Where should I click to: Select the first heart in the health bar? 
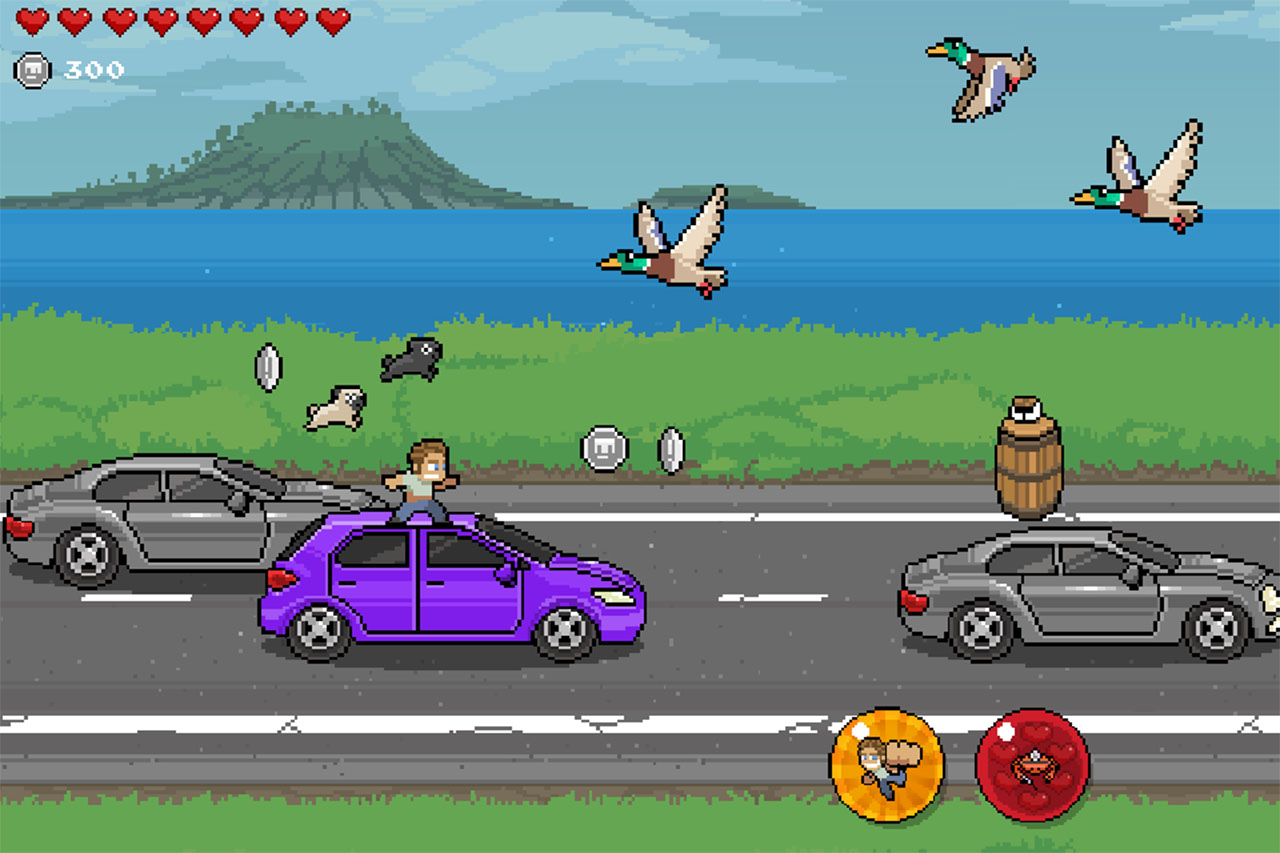(x=32, y=22)
